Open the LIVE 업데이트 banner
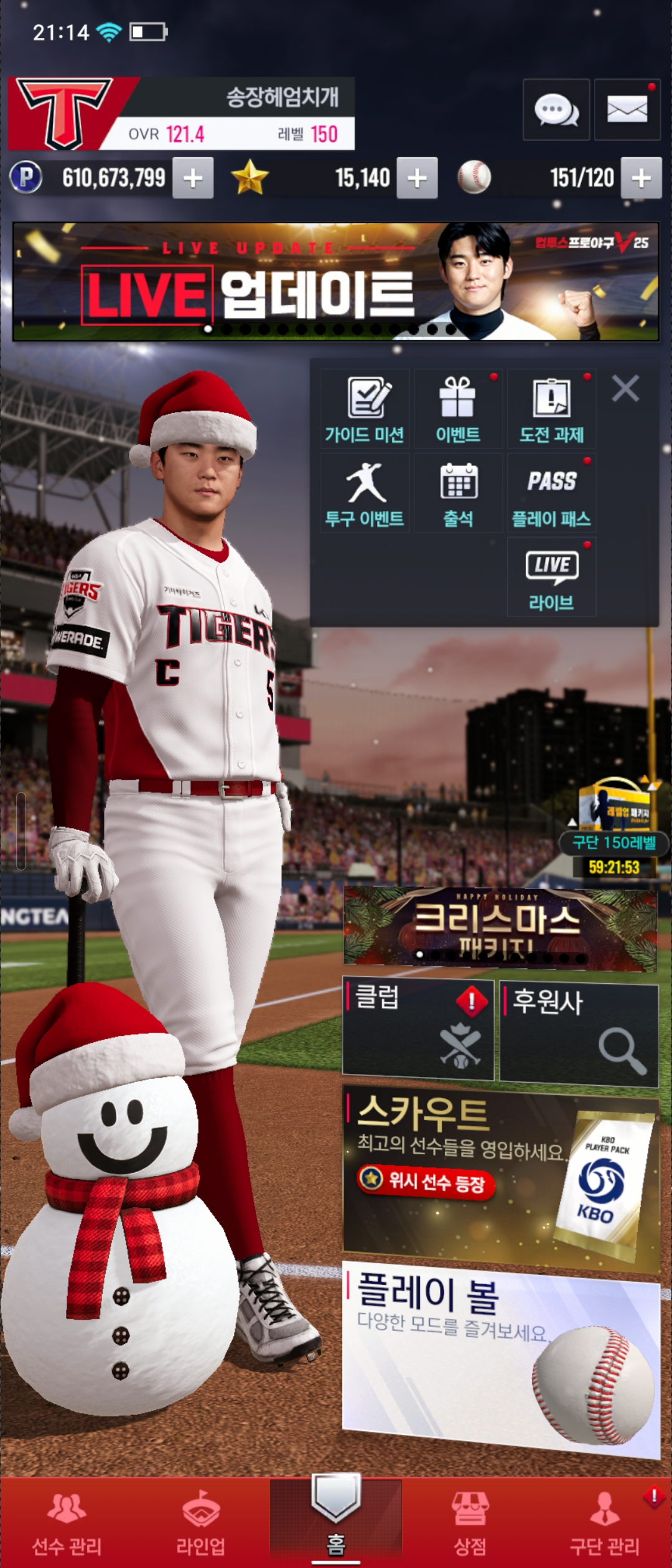Screen dimensions: 672x1568 click(335, 282)
